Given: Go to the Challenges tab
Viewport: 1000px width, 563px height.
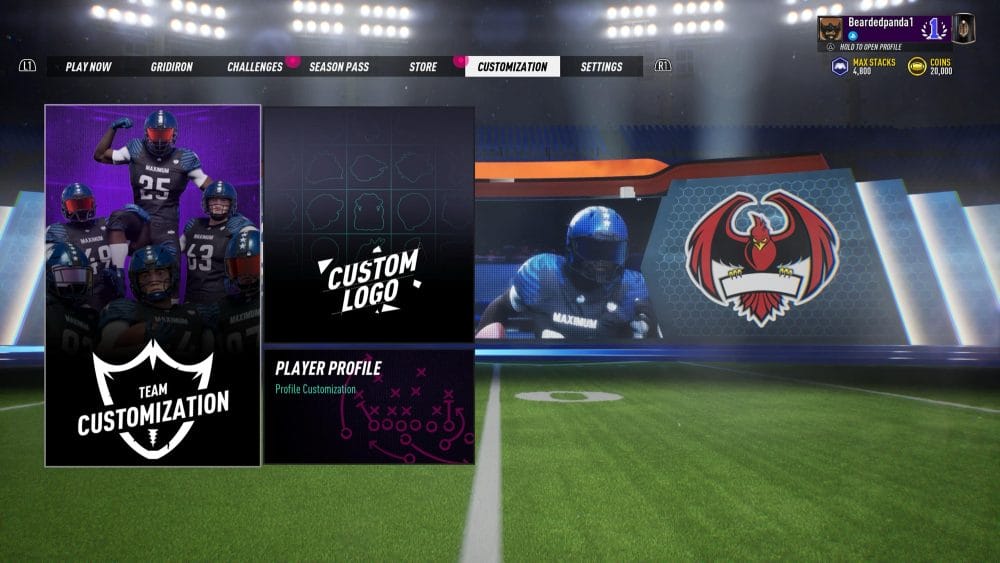Looking at the screenshot, I should [255, 67].
